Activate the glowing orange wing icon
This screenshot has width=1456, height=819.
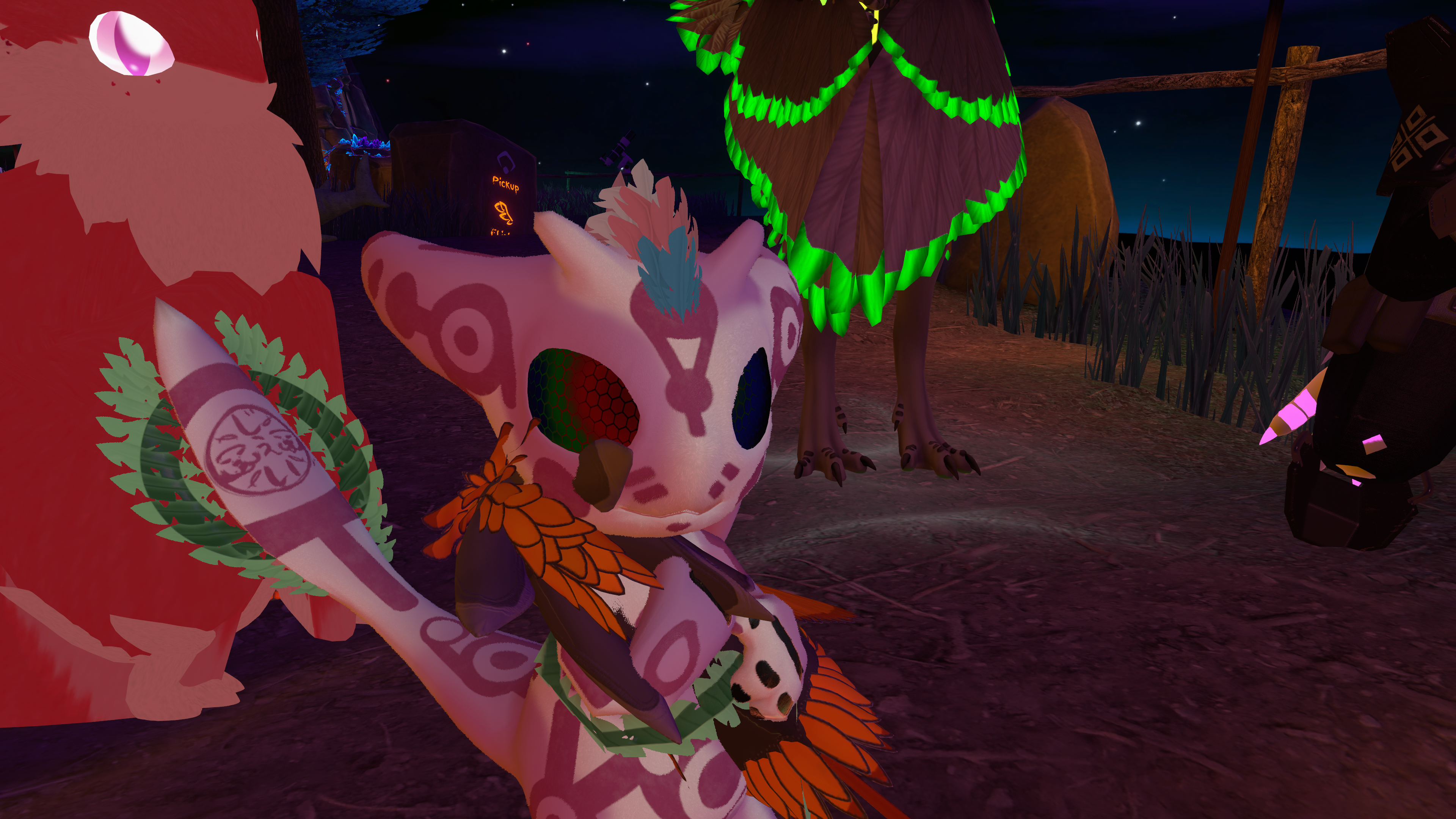tap(504, 212)
